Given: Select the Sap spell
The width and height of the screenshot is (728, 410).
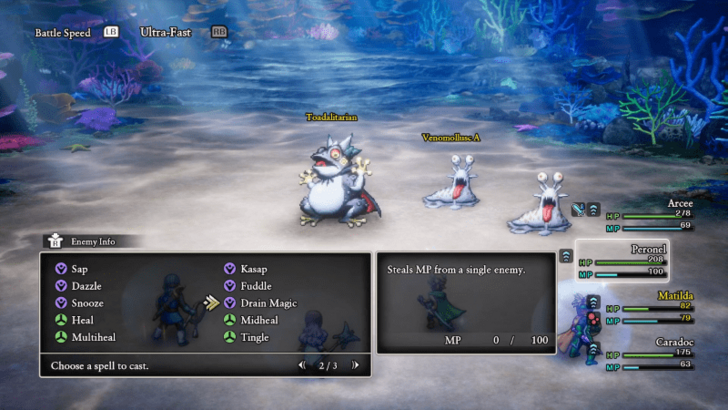Looking at the screenshot, I should pyautogui.click(x=78, y=269).
